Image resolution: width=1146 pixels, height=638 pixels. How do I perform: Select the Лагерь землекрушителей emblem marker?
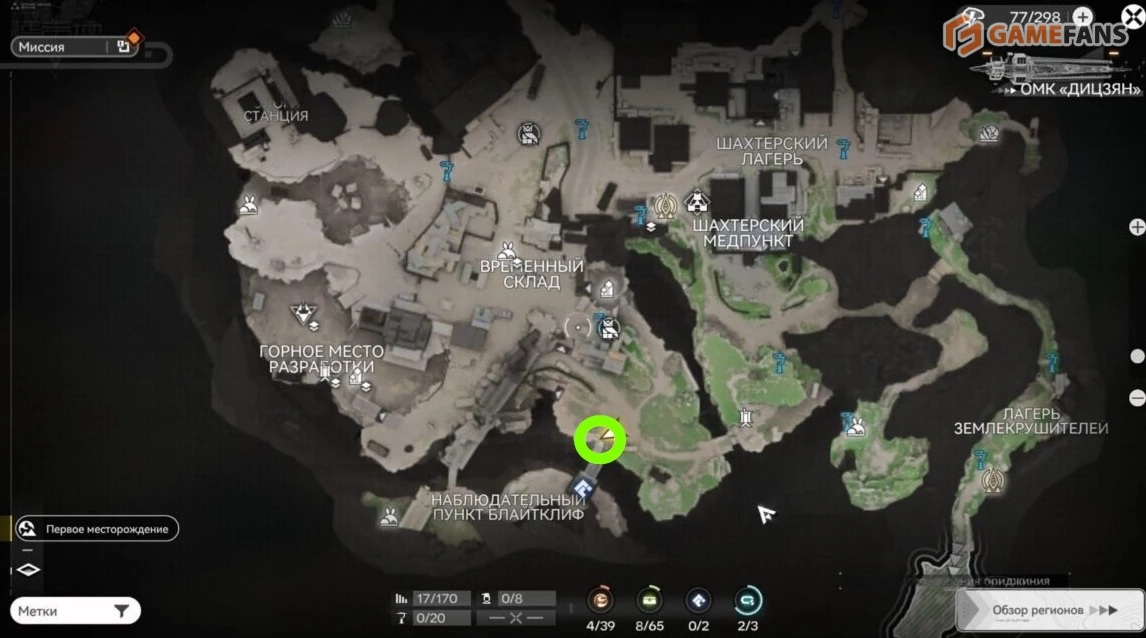tap(993, 482)
